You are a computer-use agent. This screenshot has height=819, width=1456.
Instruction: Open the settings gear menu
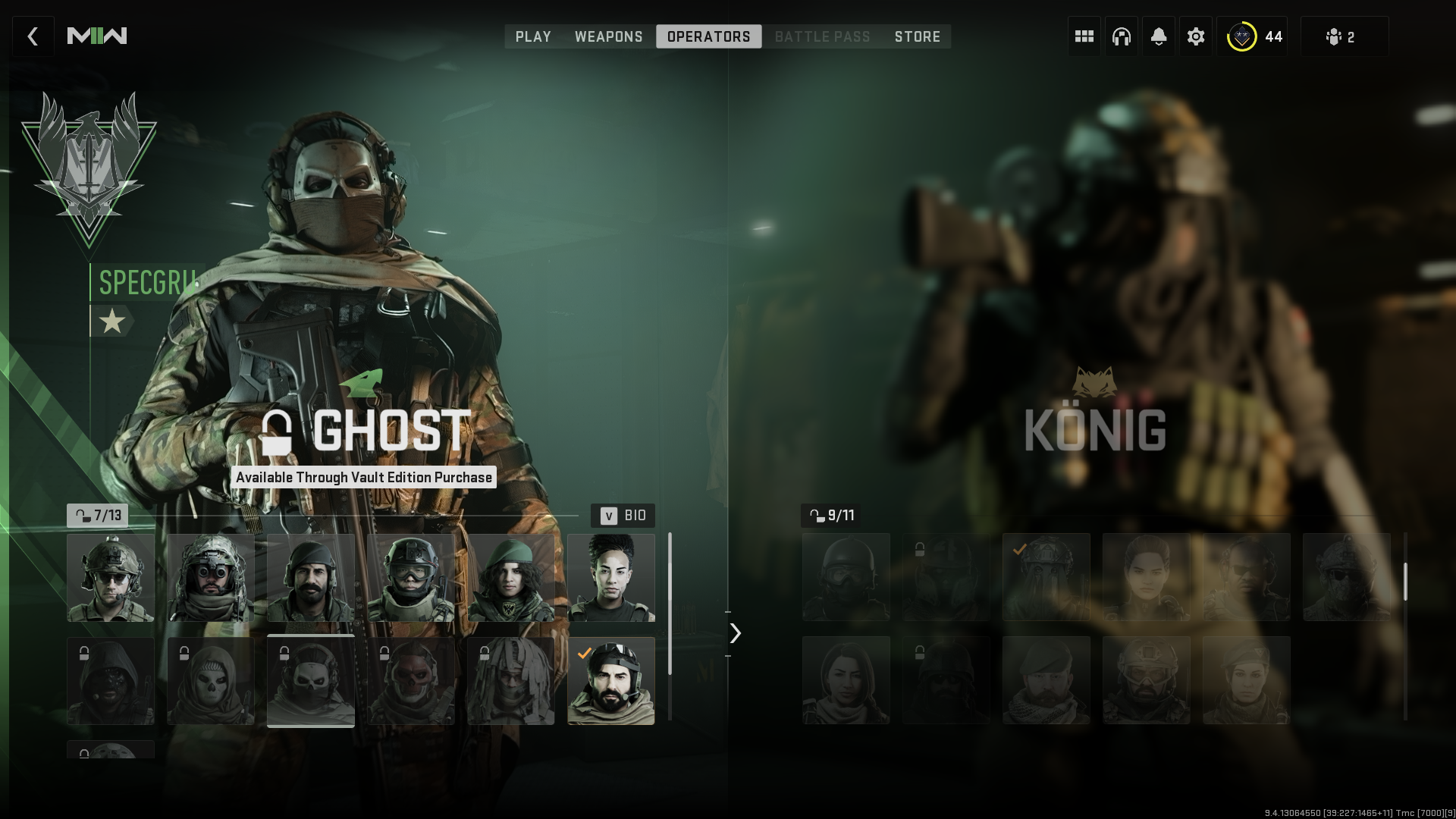pos(1196,36)
